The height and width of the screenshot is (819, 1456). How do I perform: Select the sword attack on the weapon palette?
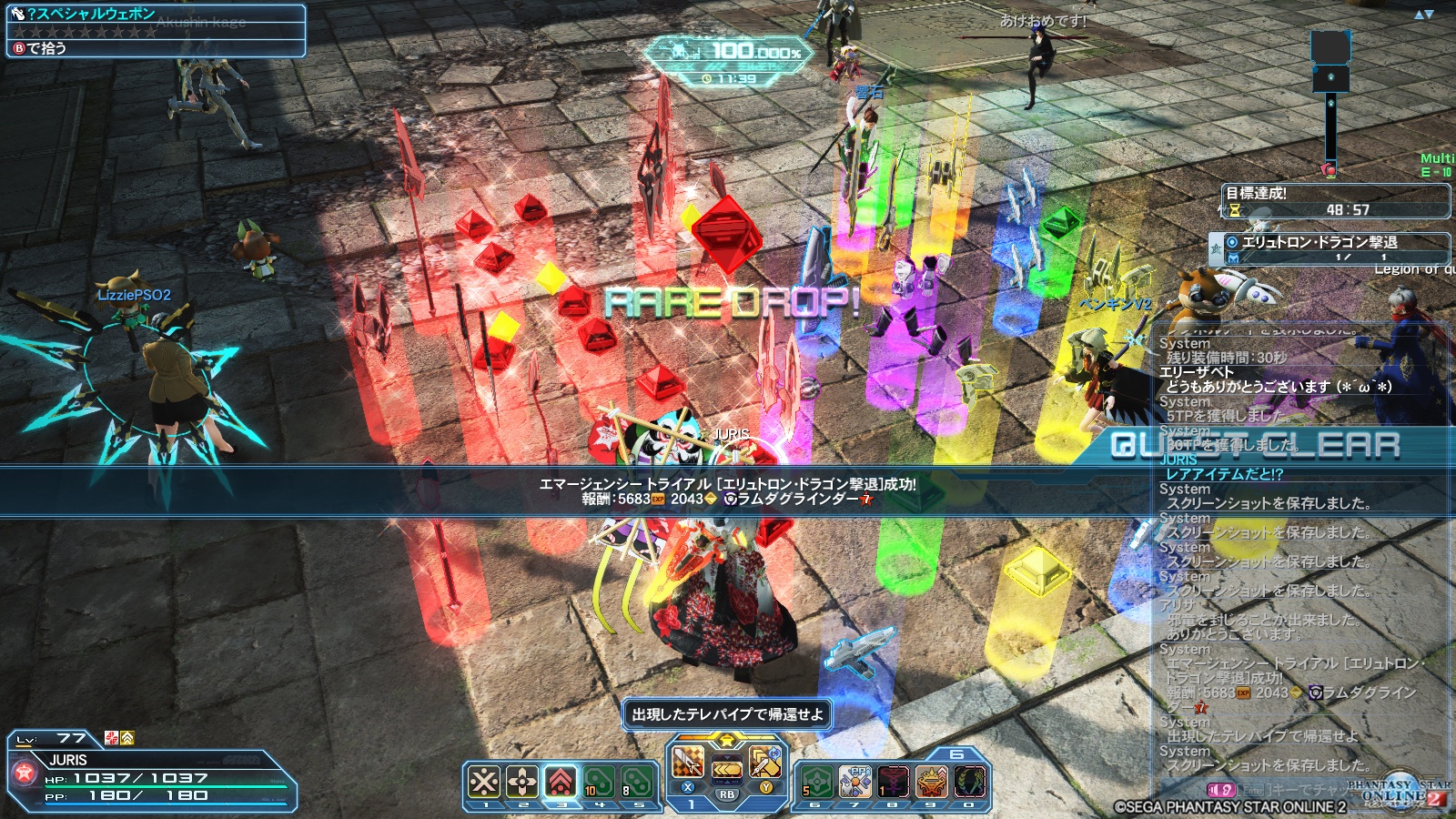coord(688,763)
